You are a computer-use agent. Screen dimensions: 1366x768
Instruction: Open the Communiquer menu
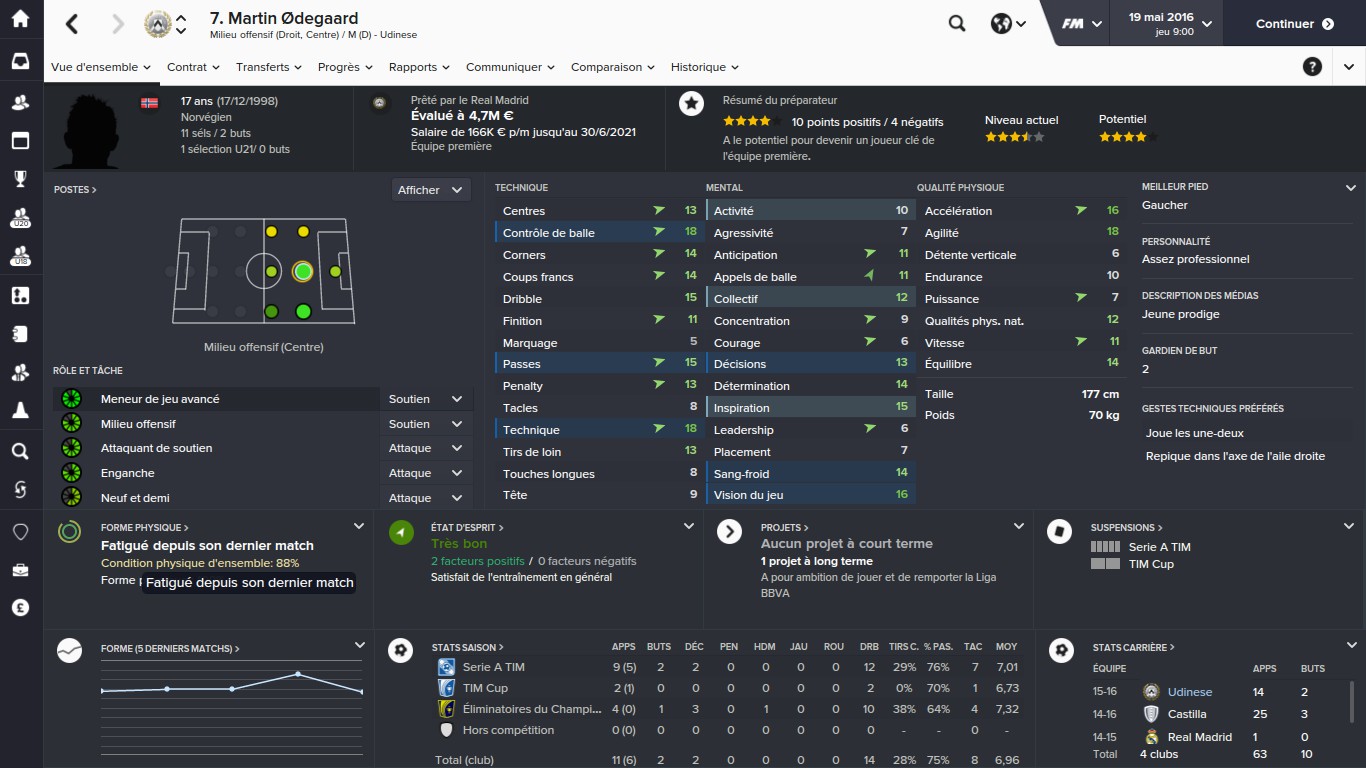[510, 67]
